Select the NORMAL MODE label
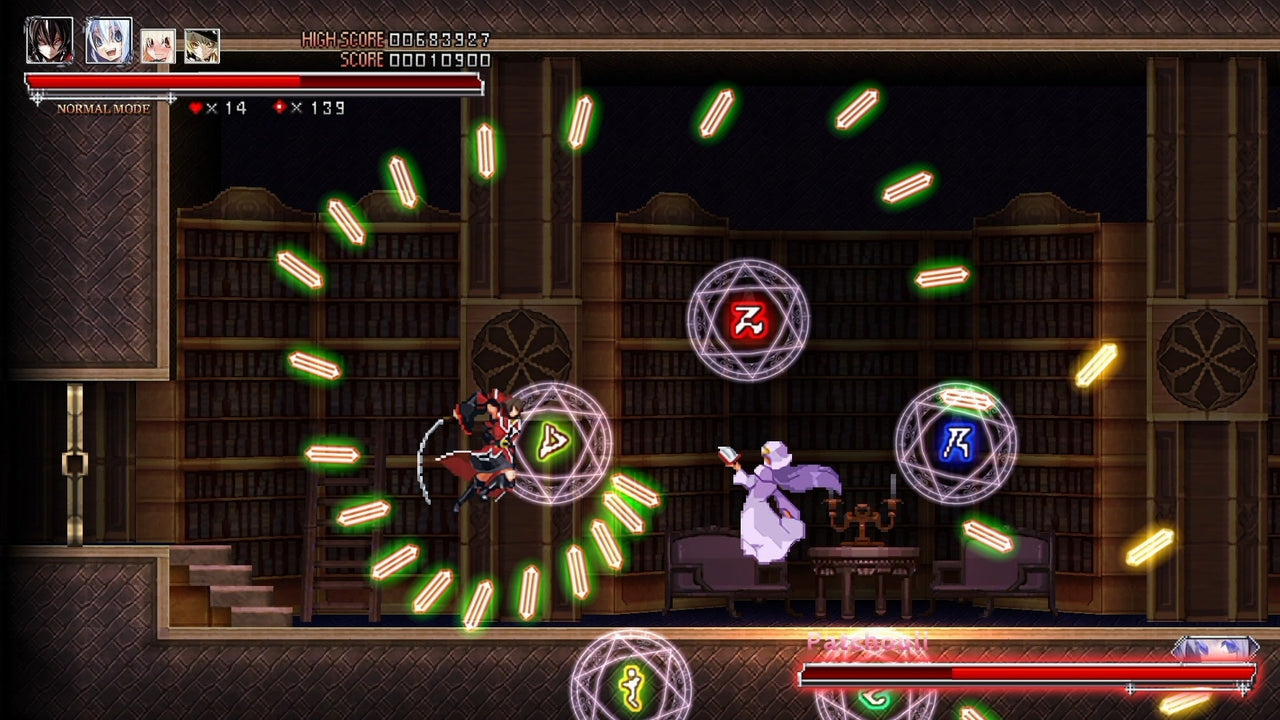The width and height of the screenshot is (1280, 720). [102, 110]
